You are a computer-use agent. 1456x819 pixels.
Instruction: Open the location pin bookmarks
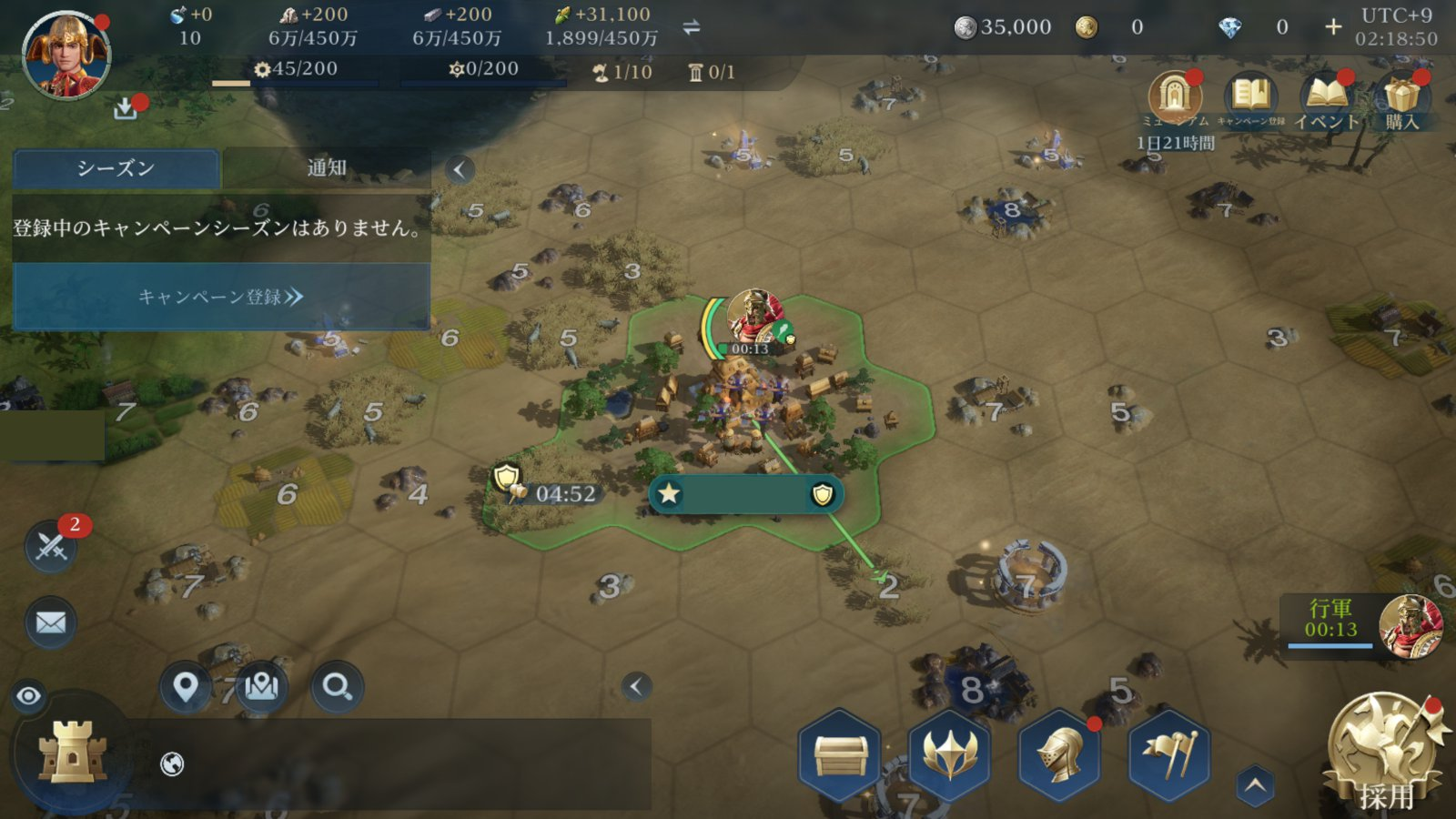pos(186,687)
